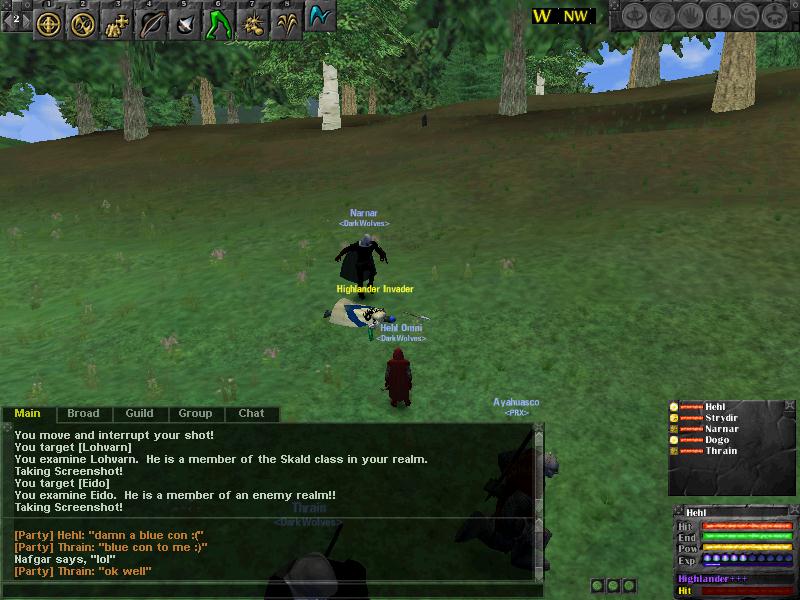The image size is (800, 600).
Task: Click the blue wave icon on the hotbar
Action: [320, 19]
